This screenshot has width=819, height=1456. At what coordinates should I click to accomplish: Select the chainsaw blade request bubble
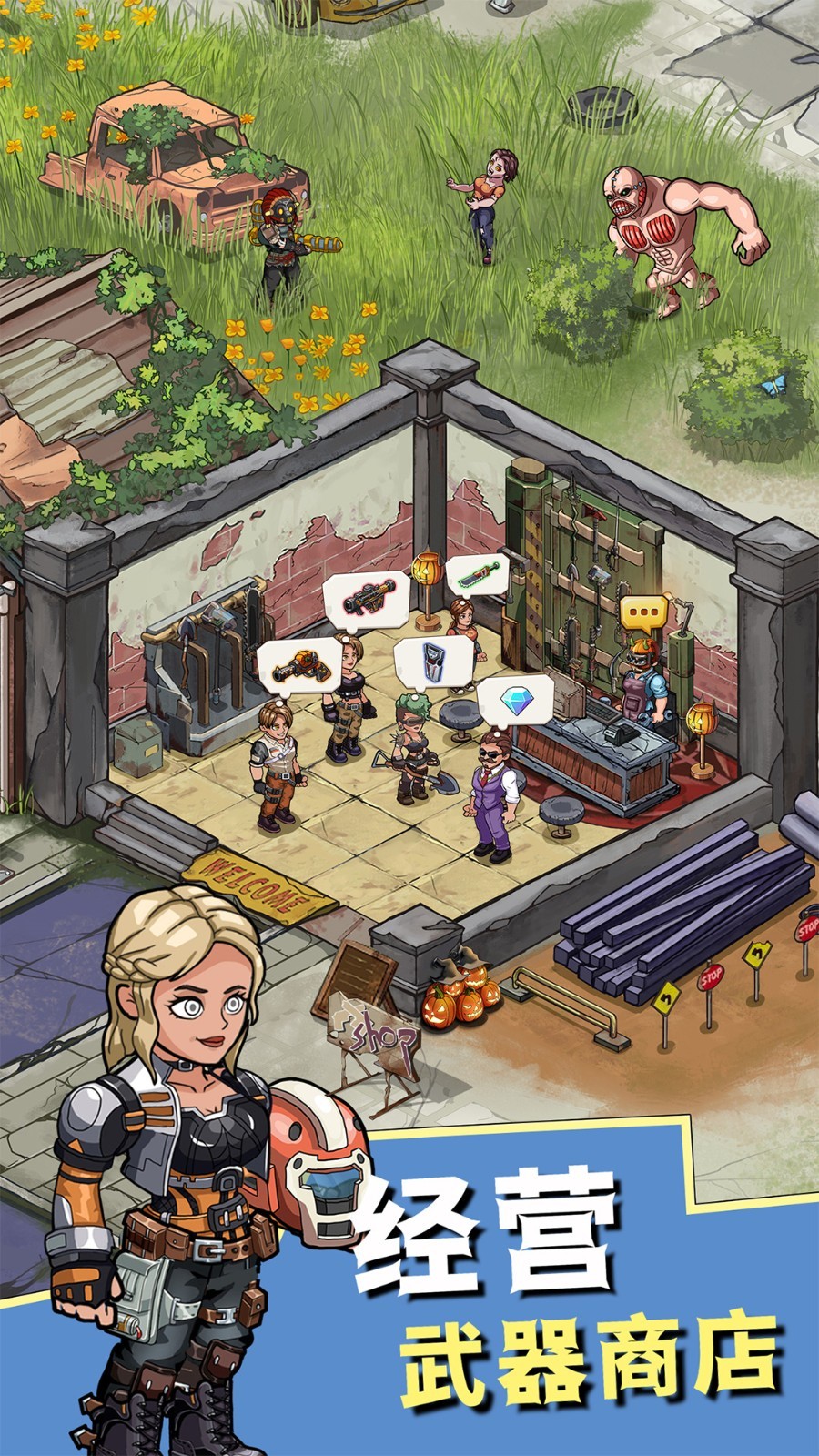tap(477, 575)
